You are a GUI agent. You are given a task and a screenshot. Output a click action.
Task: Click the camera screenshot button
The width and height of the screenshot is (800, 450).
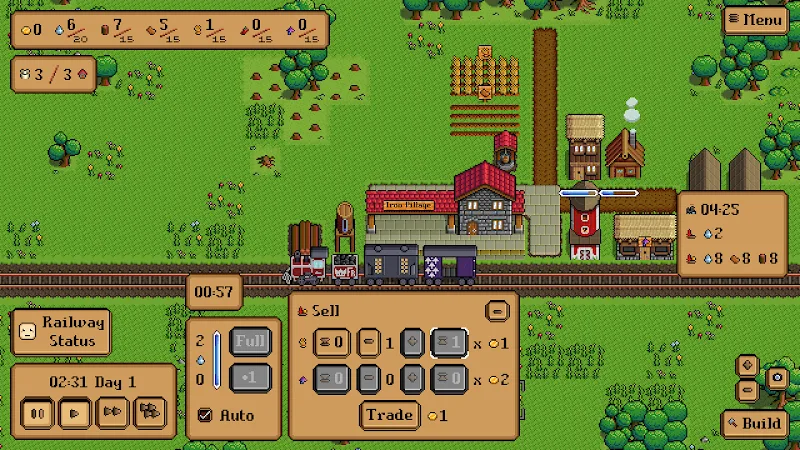[x=775, y=378]
